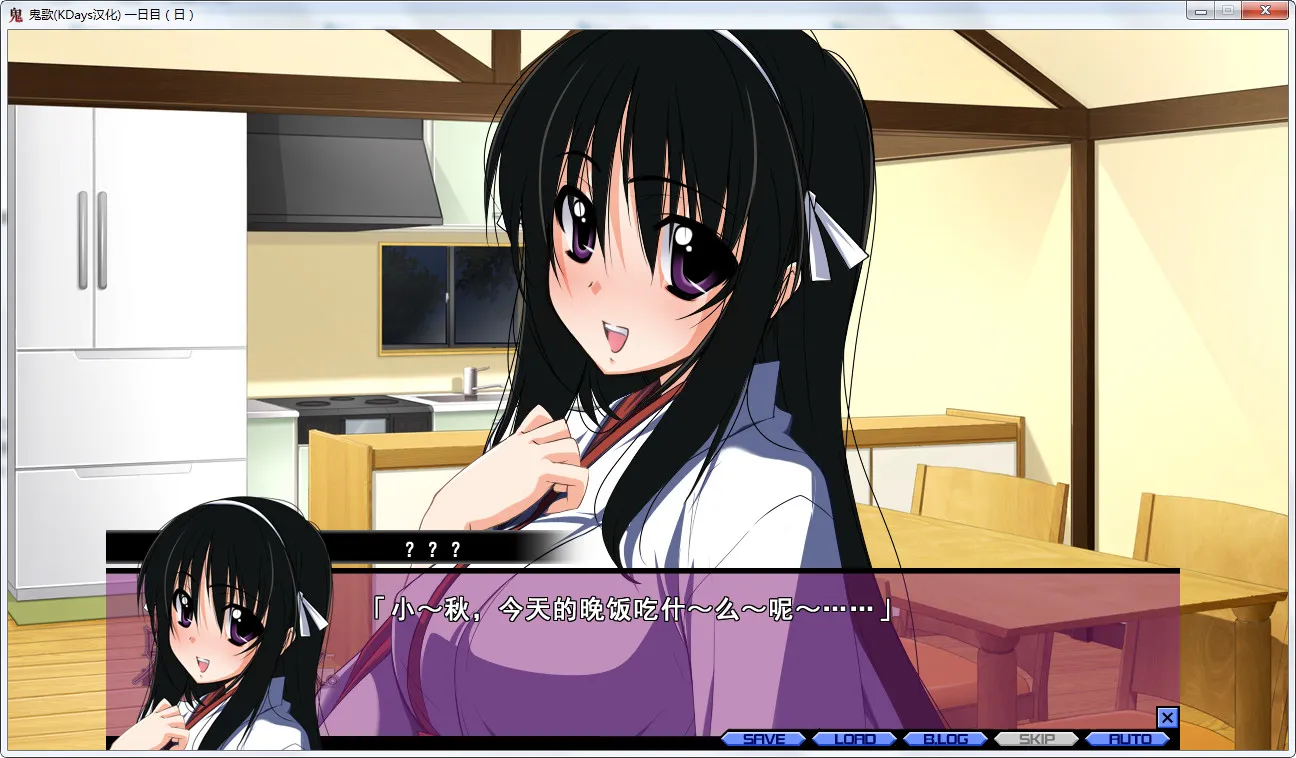Close the game window

coord(1265,11)
